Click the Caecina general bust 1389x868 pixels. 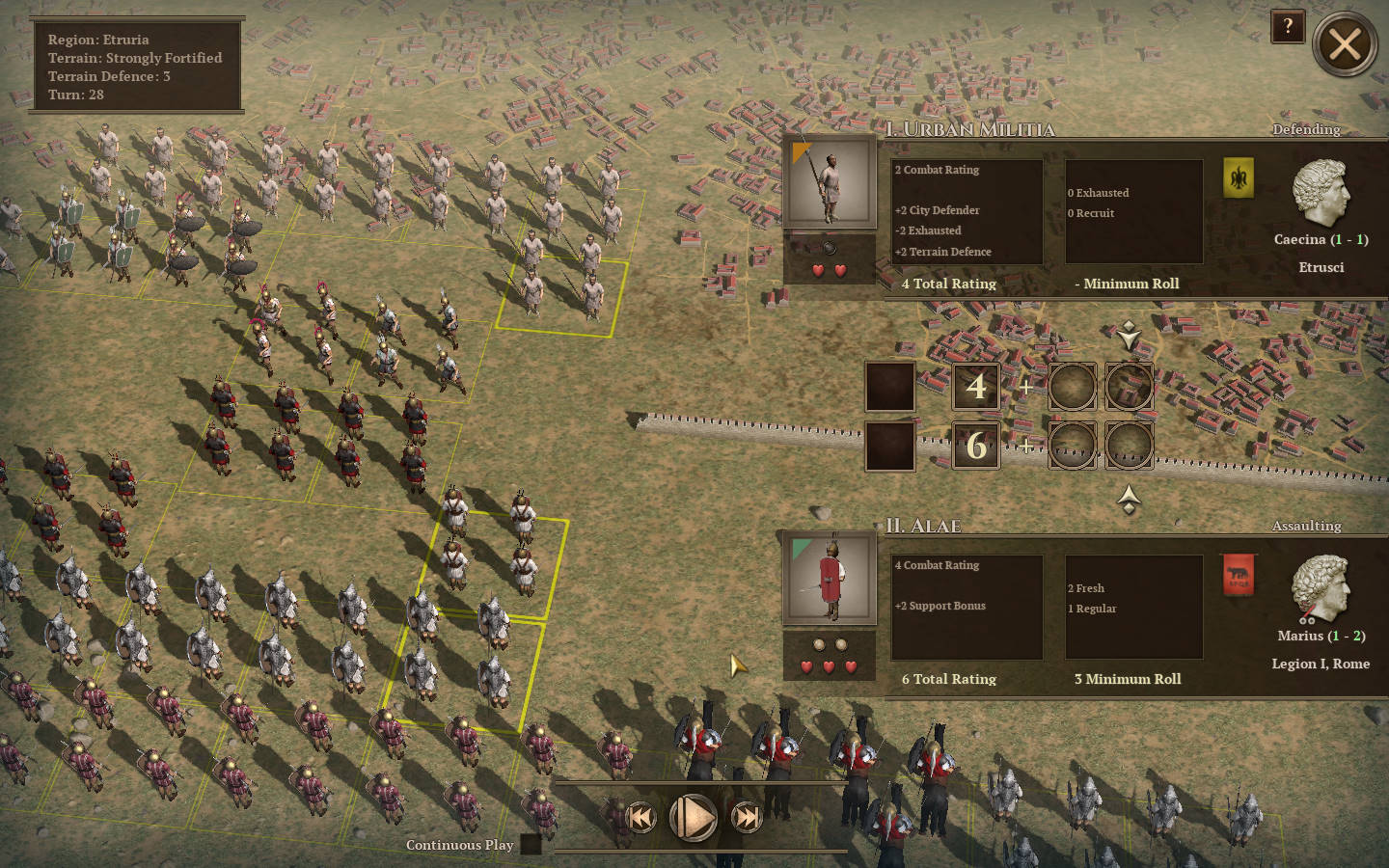point(1320,193)
